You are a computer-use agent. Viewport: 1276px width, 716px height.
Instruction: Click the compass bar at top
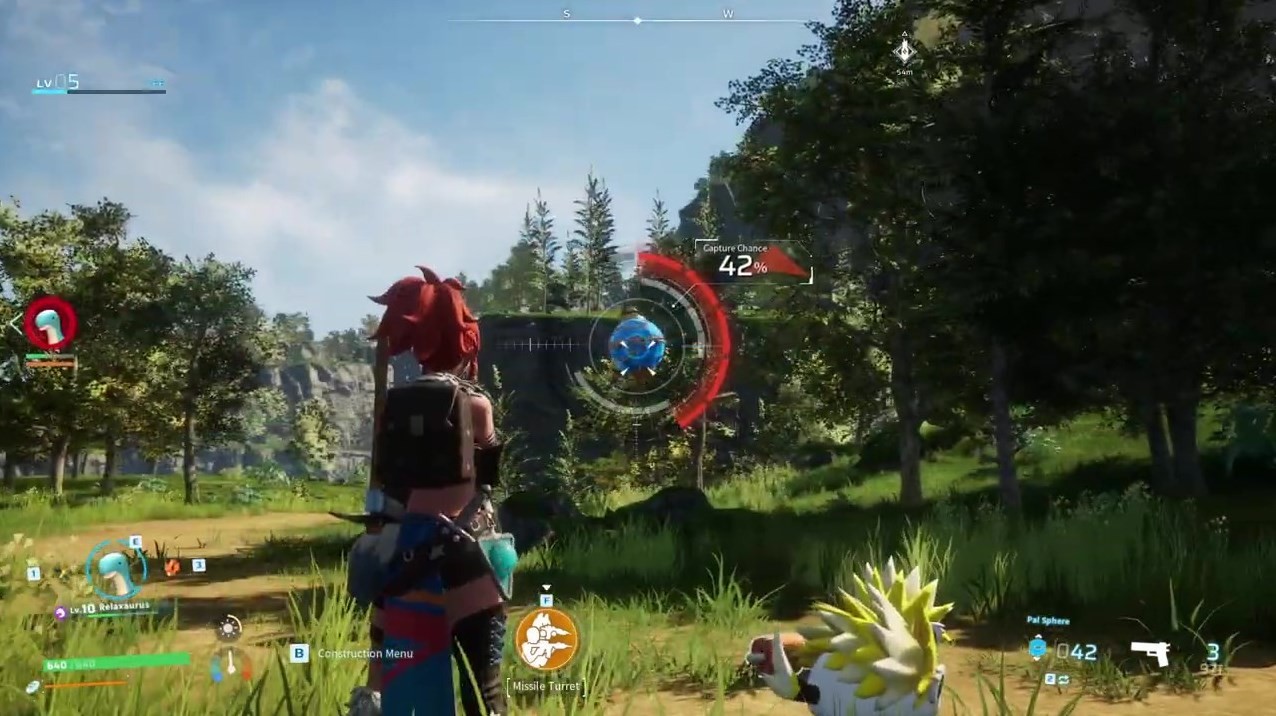(637, 19)
